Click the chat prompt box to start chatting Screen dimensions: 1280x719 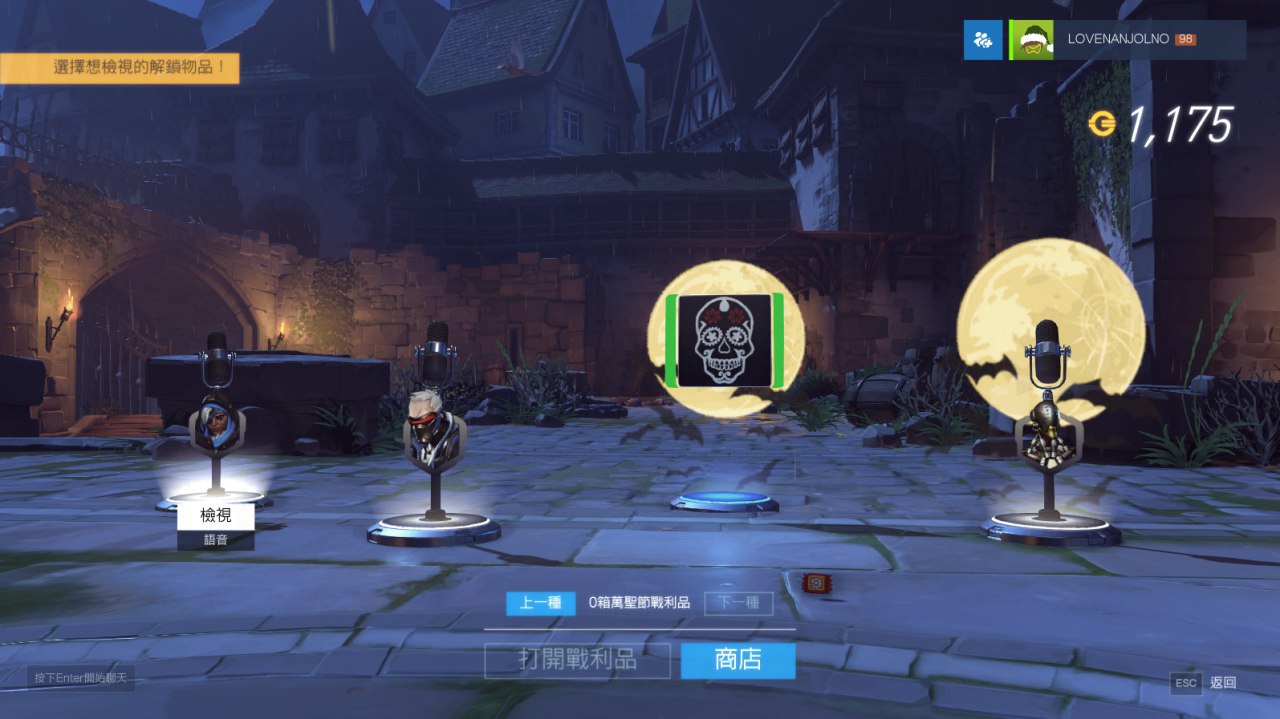78,678
